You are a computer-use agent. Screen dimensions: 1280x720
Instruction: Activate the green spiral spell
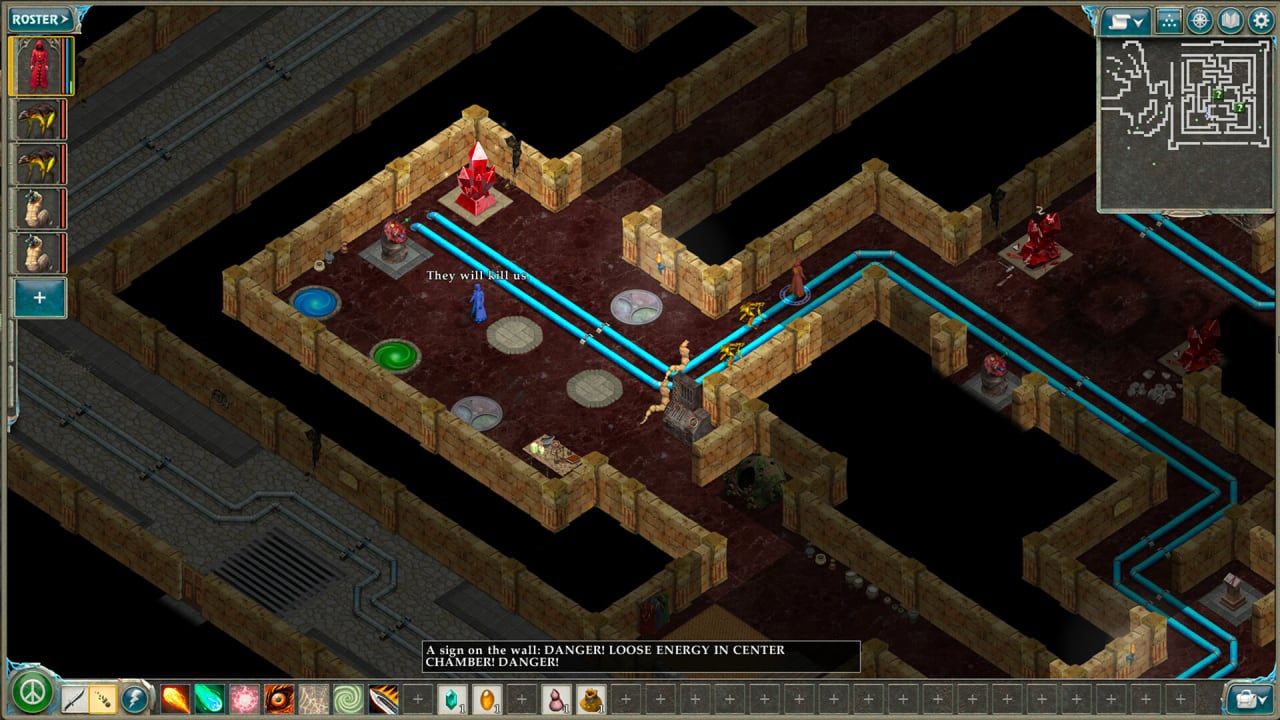tap(348, 698)
